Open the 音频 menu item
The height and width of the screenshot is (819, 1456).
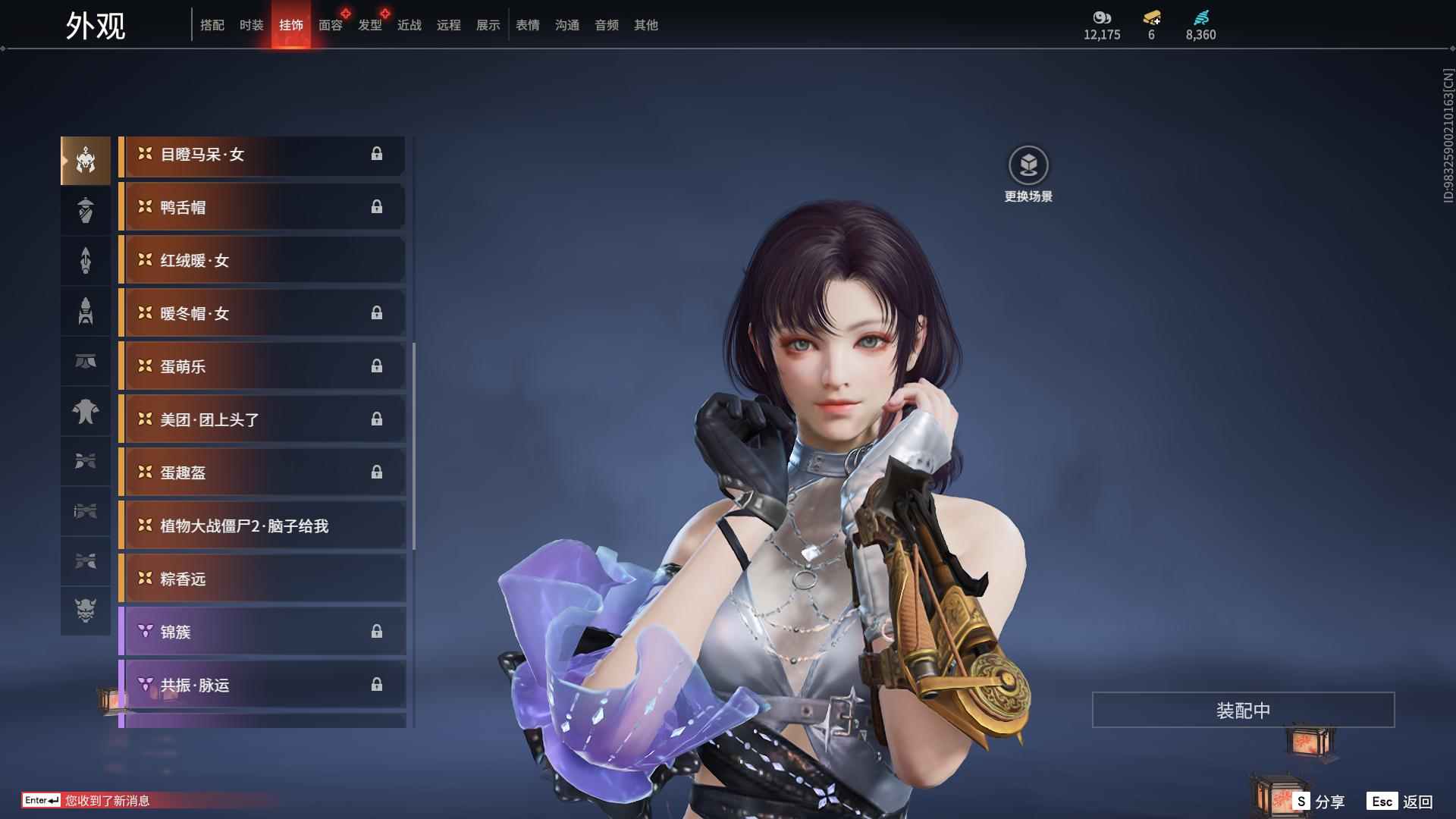point(606,25)
